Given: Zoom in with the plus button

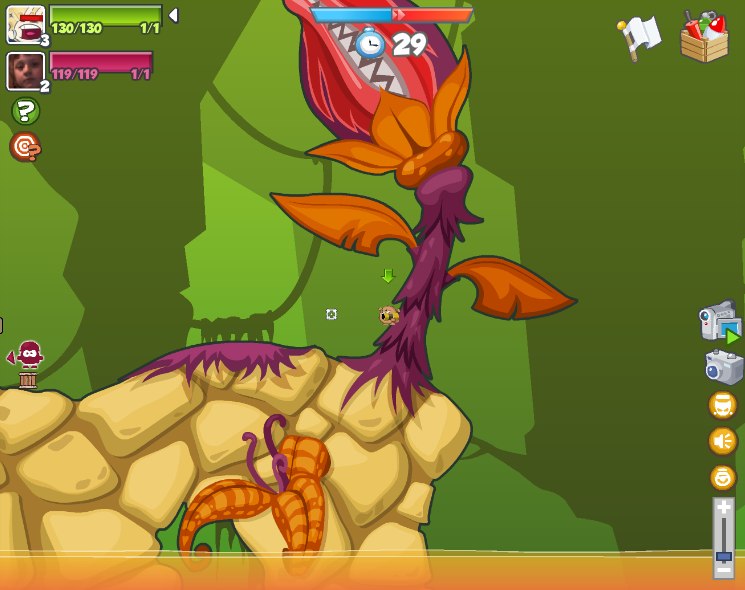Looking at the screenshot, I should pos(723,507).
